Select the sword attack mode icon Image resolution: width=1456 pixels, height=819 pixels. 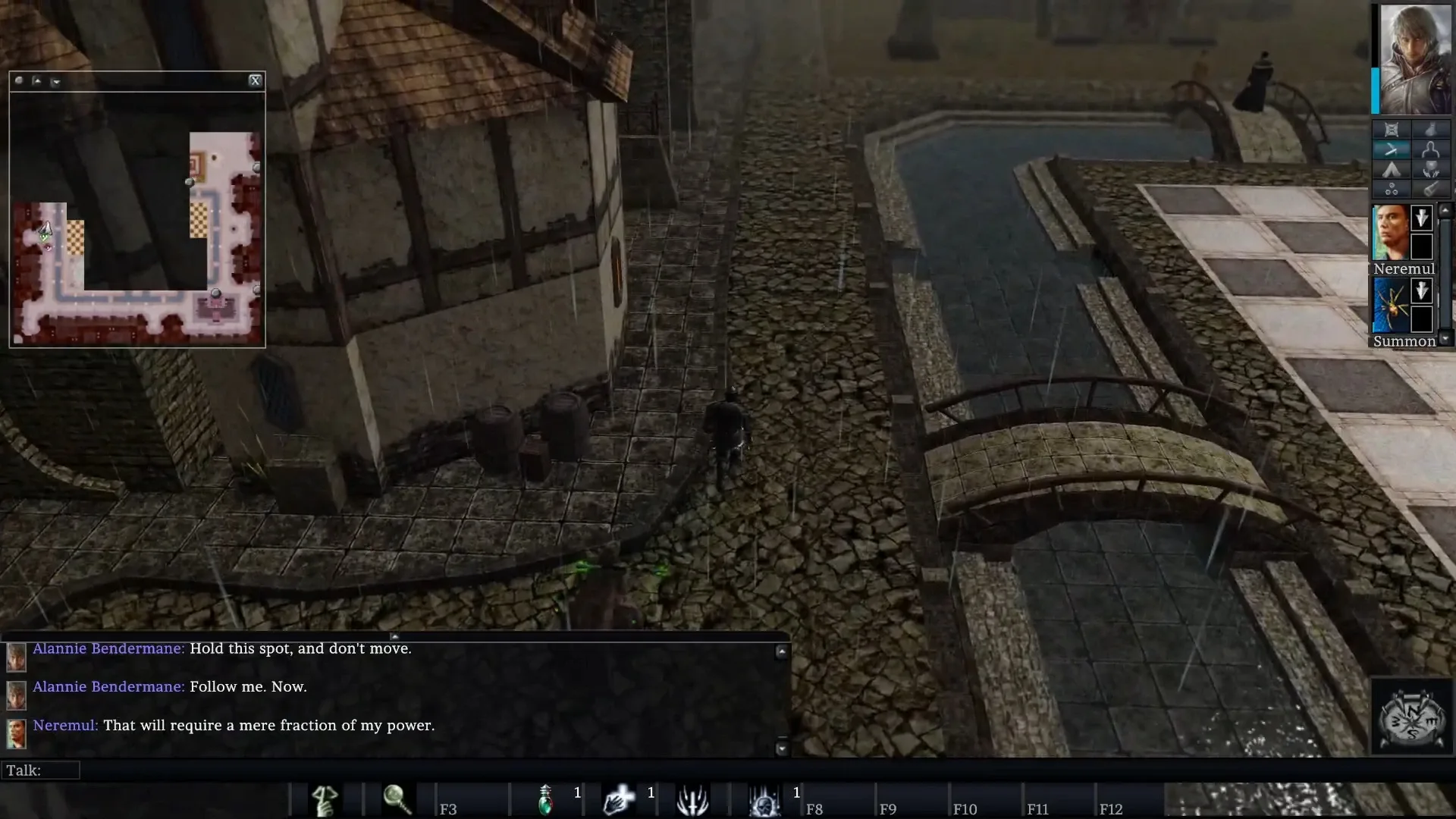[x=1392, y=149]
